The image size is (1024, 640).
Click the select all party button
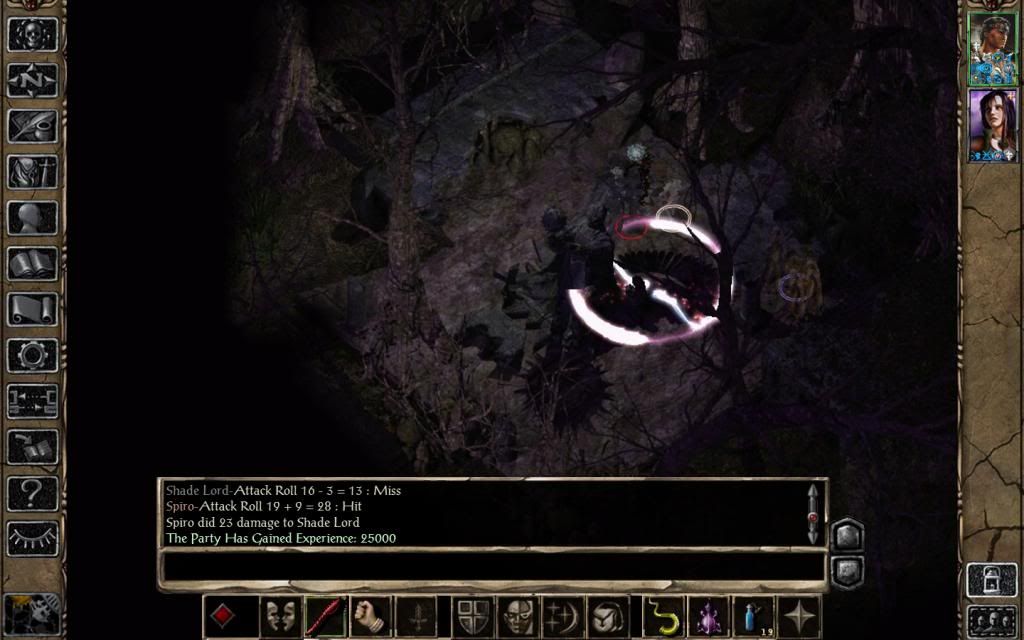[x=992, y=619]
